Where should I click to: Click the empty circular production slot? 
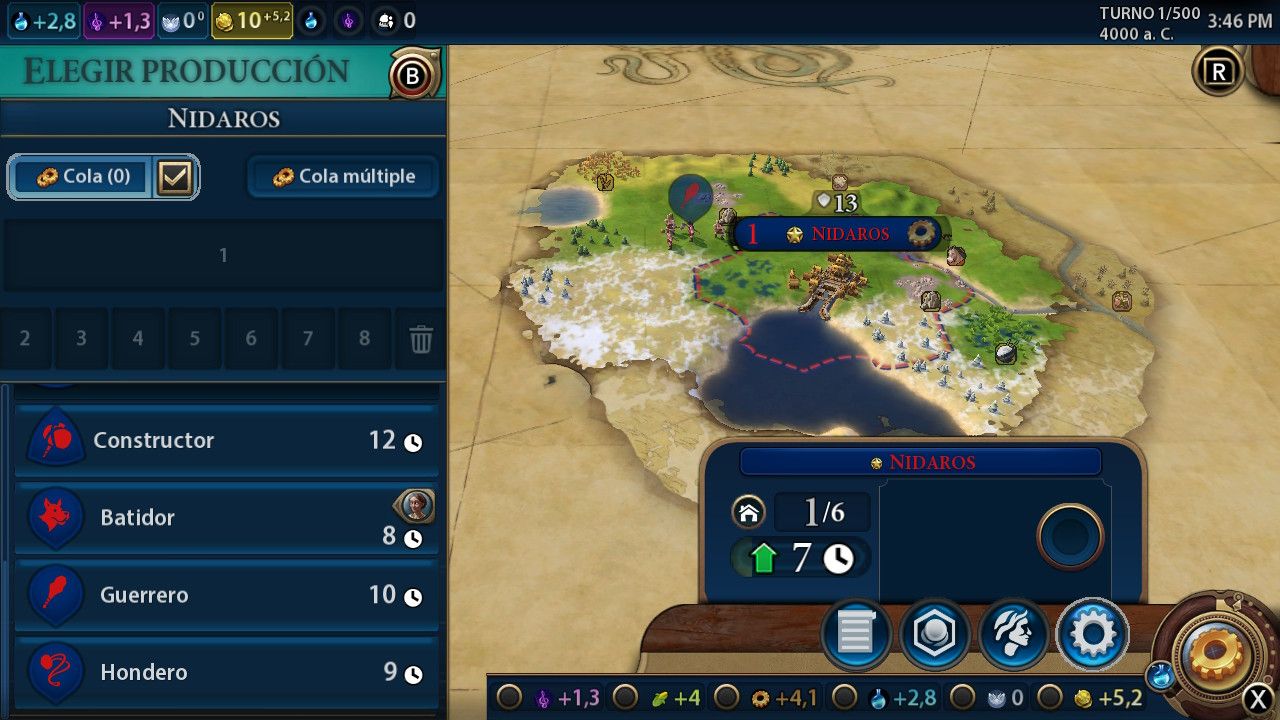click(1070, 537)
